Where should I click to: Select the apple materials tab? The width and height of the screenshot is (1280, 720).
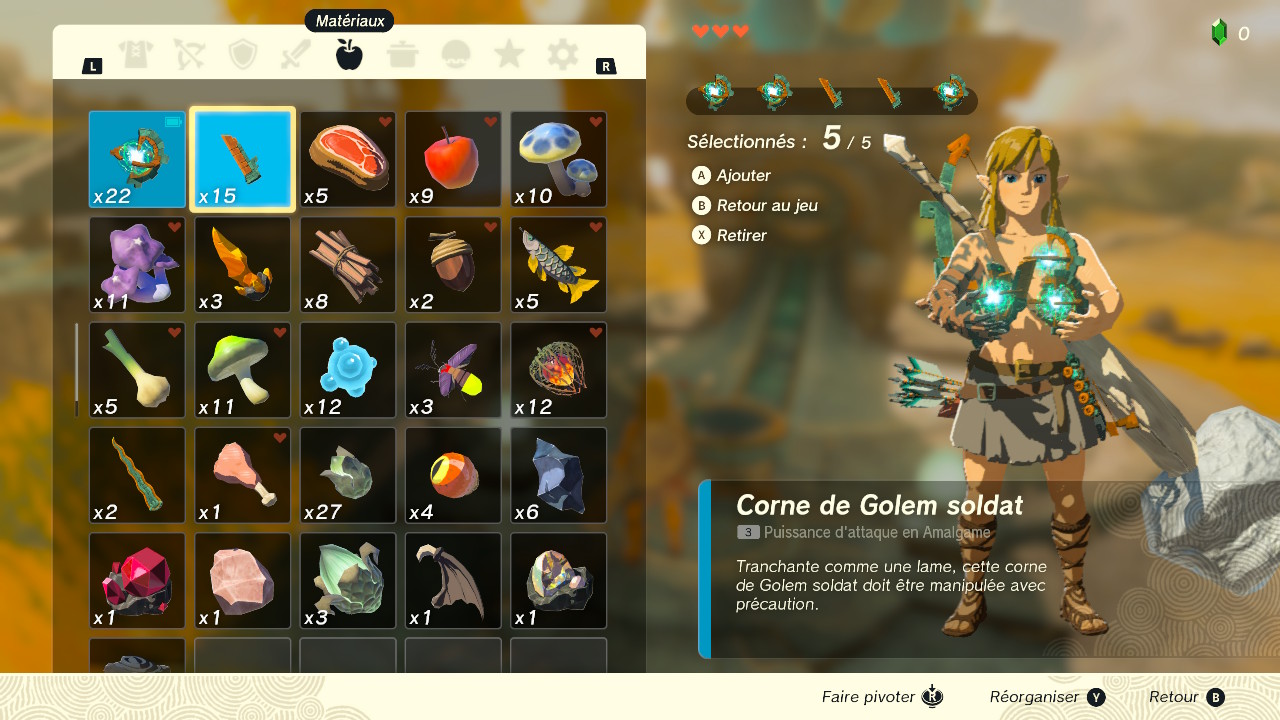349,54
